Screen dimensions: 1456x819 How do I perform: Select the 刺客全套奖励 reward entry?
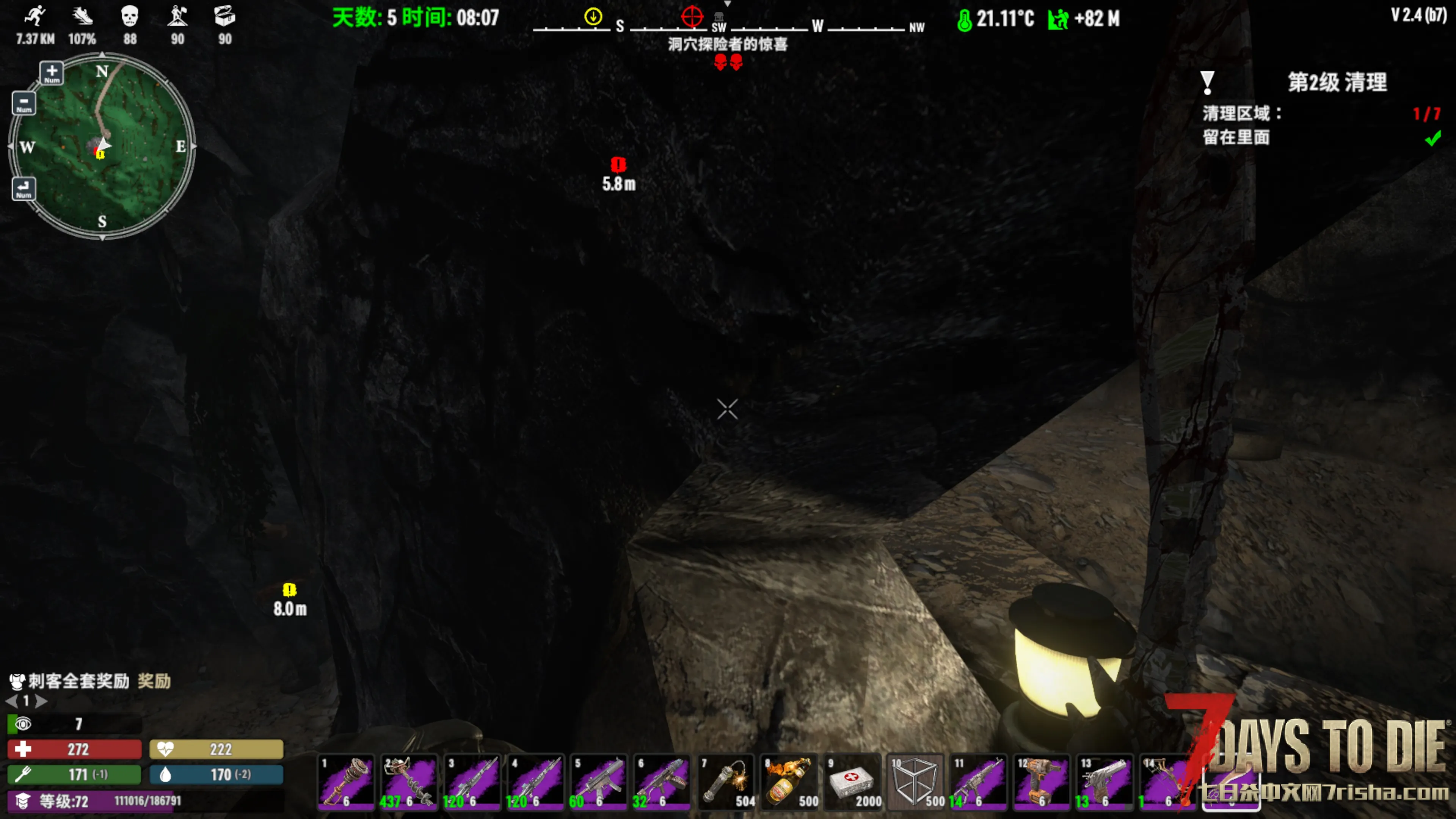click(x=79, y=681)
